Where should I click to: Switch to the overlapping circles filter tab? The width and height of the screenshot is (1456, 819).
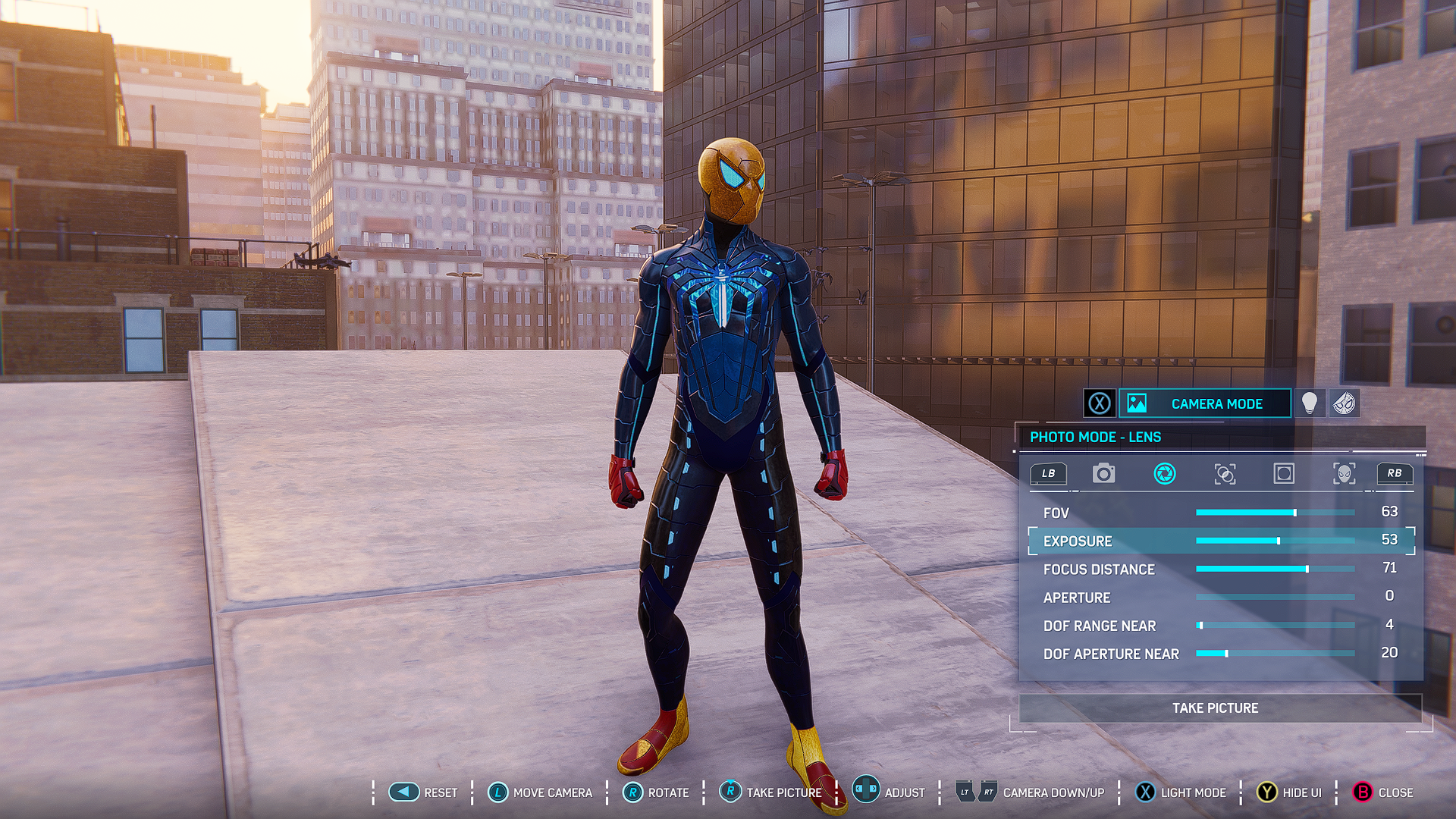pos(1225,474)
